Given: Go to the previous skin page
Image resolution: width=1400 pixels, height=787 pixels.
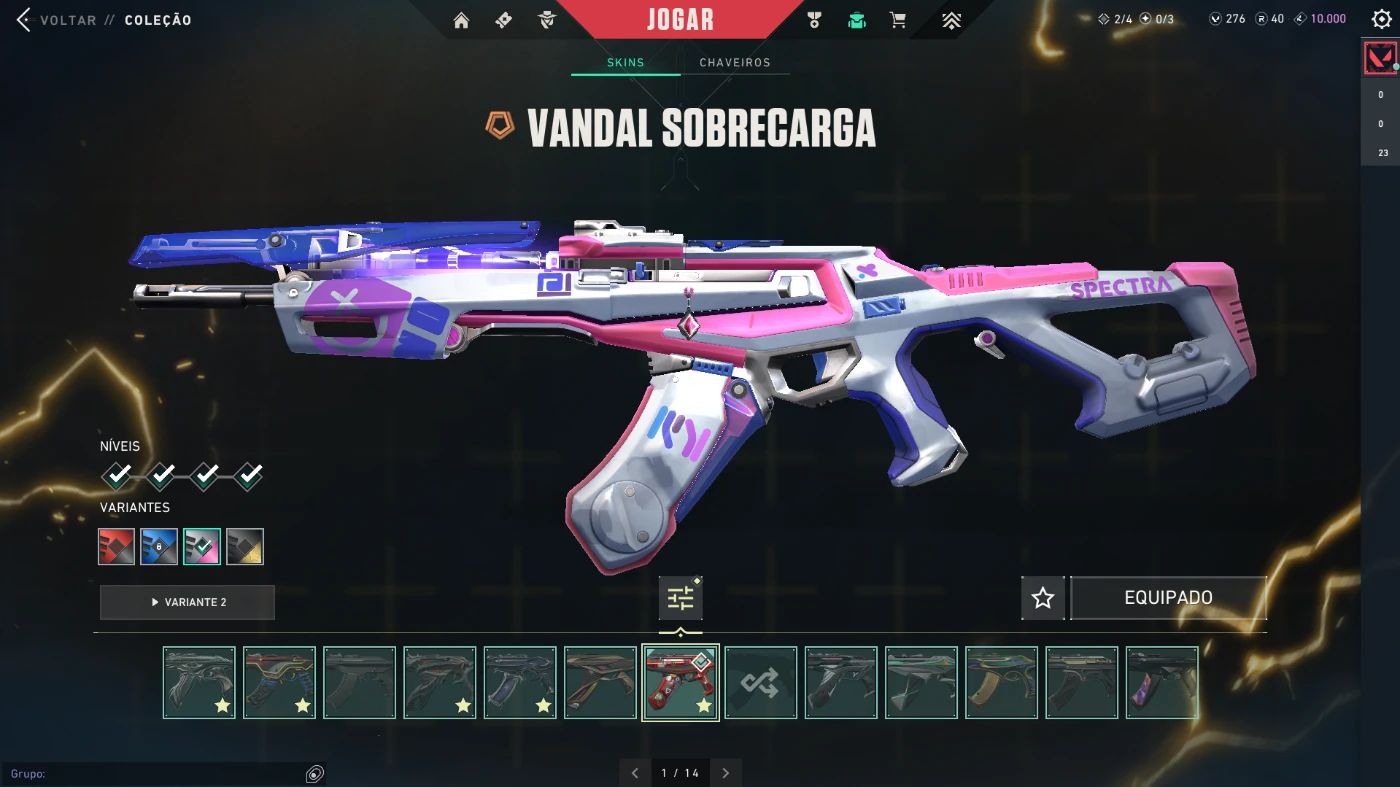Looking at the screenshot, I should click(635, 773).
